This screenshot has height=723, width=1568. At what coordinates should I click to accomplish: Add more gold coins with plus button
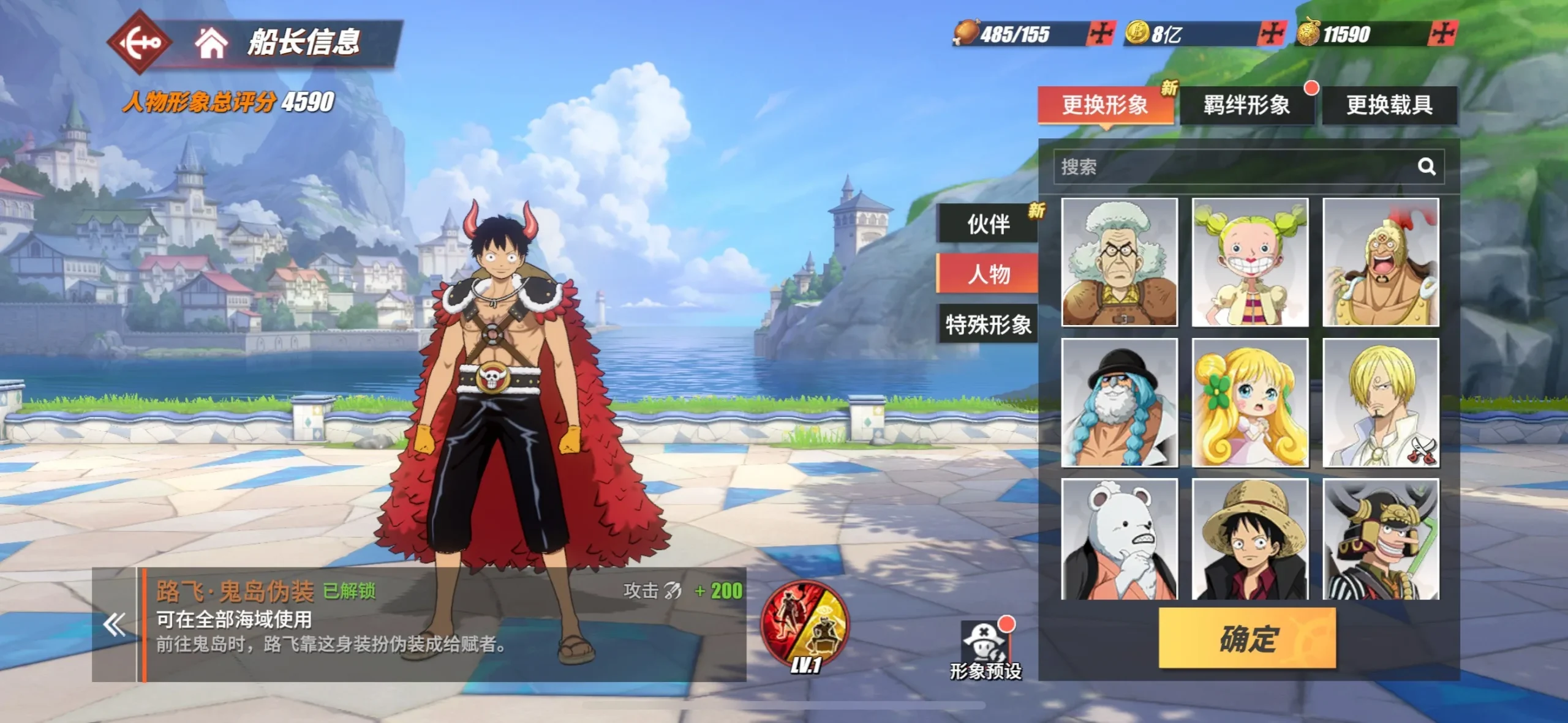(1271, 33)
